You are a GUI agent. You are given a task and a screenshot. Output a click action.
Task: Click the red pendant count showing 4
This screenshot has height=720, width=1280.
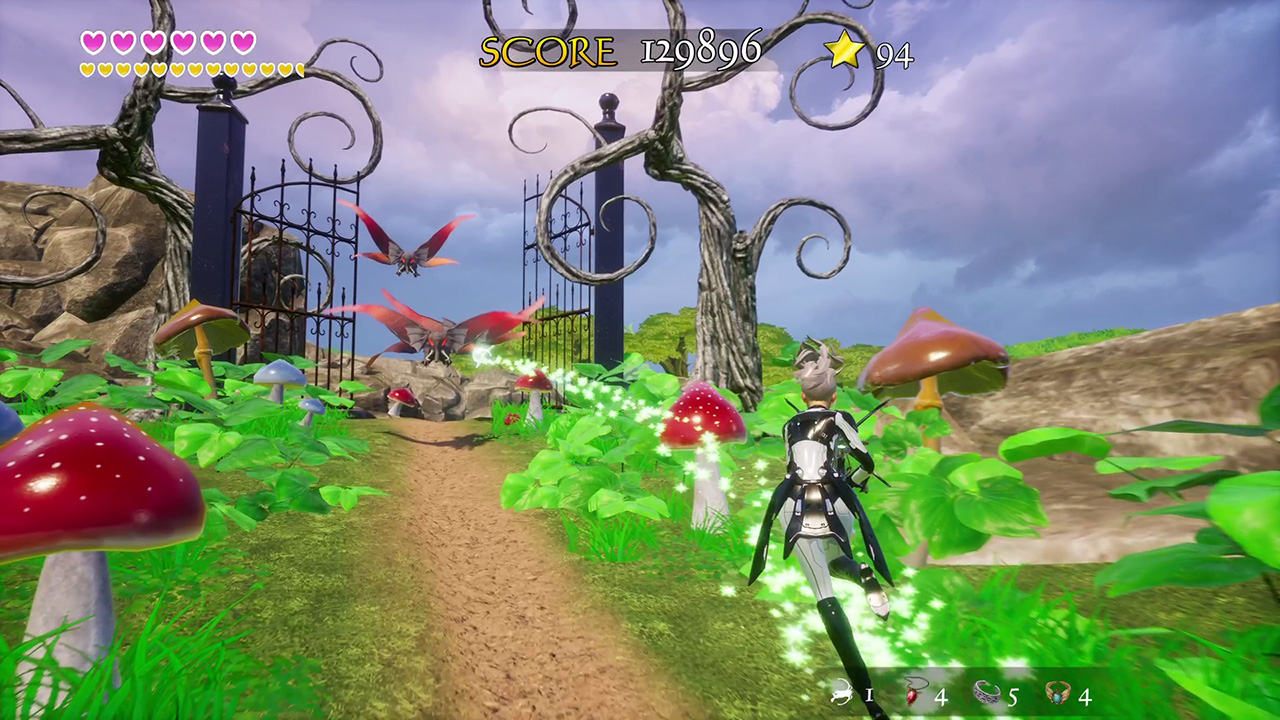click(x=940, y=695)
